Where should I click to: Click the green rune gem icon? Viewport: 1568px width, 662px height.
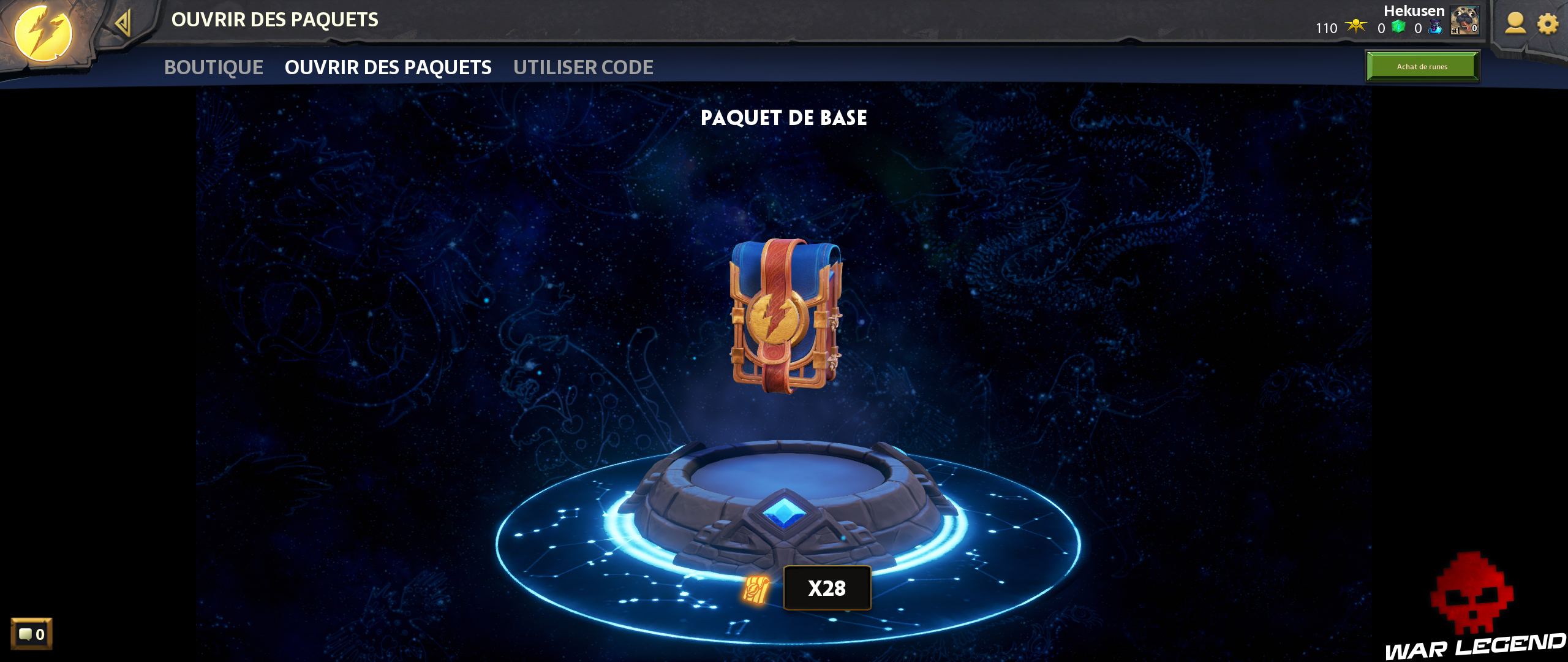(x=1398, y=28)
